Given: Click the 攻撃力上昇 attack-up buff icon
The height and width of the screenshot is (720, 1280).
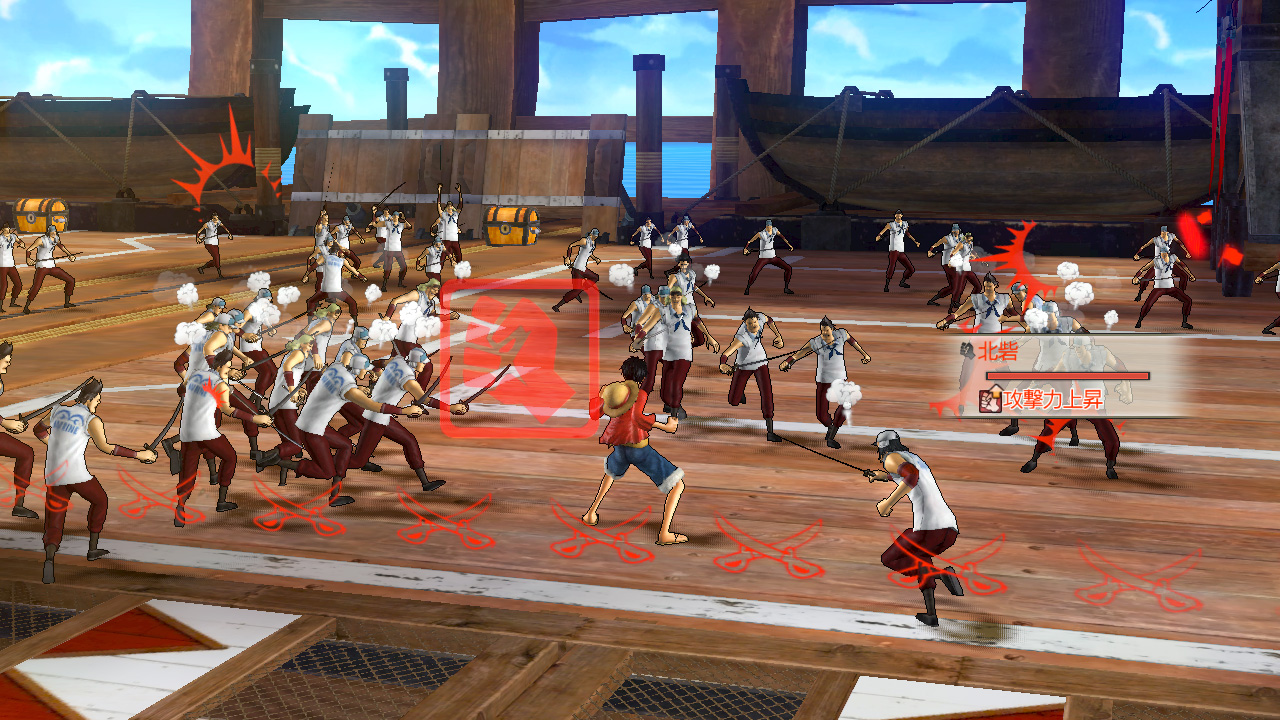Looking at the screenshot, I should (990, 401).
